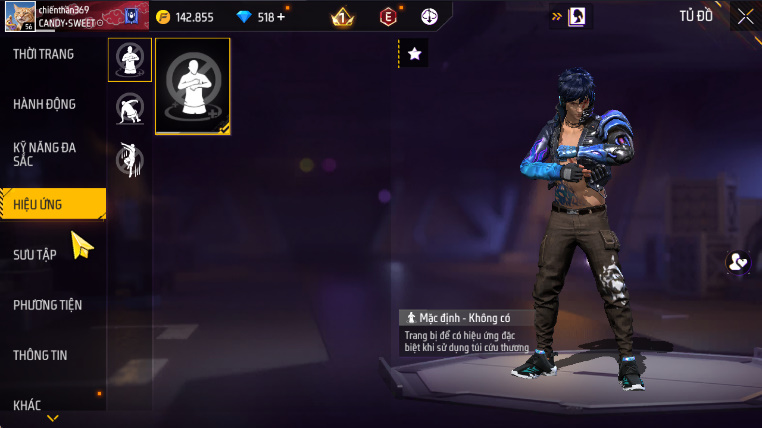The image size is (762, 428).
Task: Select the standing figure effect subcategory icon
Action: tap(130, 60)
